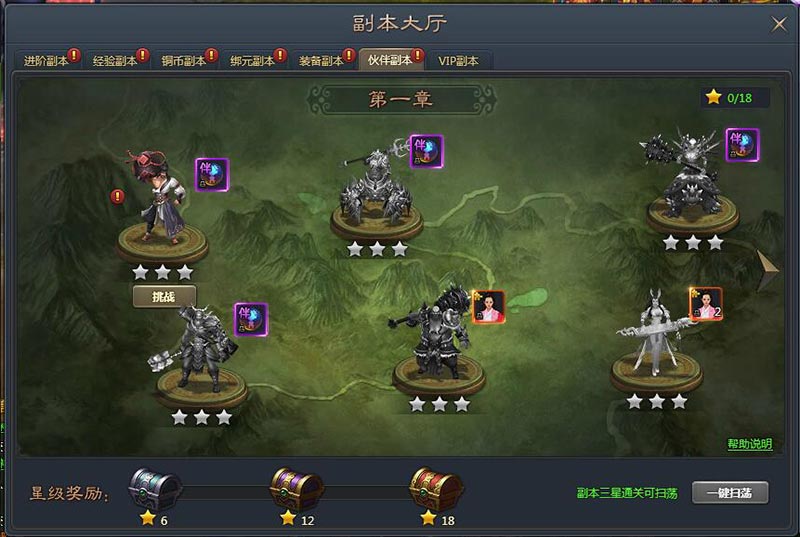
Task: Claim the 18-star golden treasure chest
Action: 436,490
